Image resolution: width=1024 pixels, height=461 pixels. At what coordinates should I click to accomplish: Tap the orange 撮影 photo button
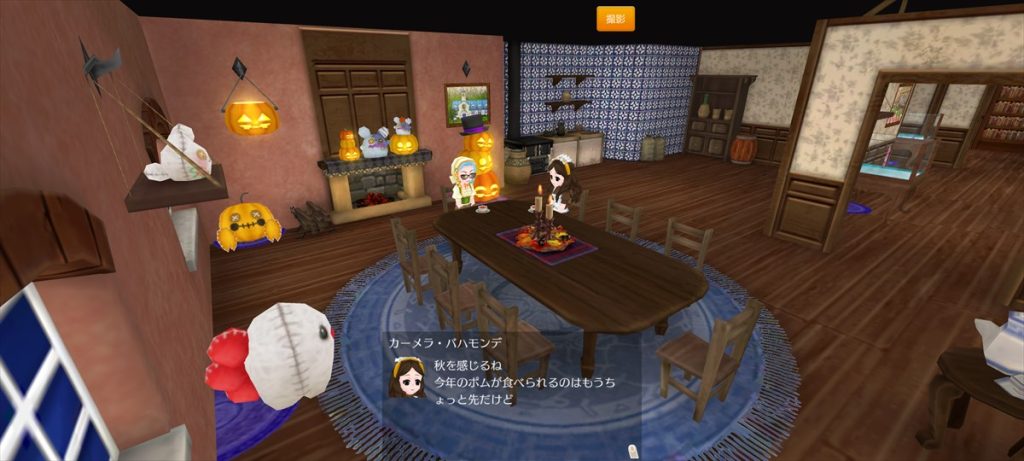tap(615, 19)
